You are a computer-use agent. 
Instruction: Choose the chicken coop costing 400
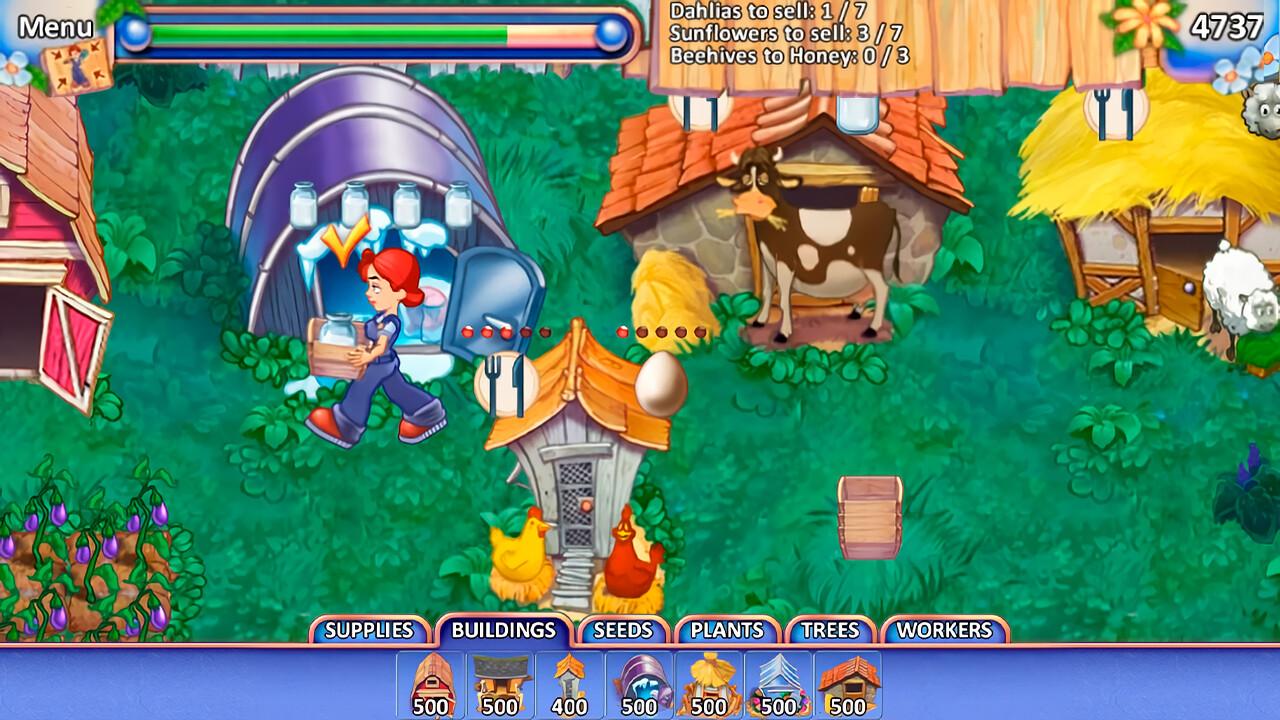tap(569, 684)
